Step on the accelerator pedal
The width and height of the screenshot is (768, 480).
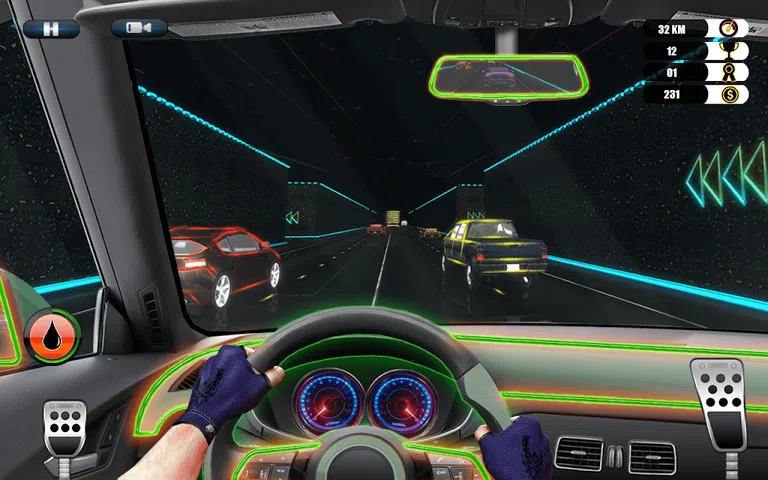click(717, 400)
